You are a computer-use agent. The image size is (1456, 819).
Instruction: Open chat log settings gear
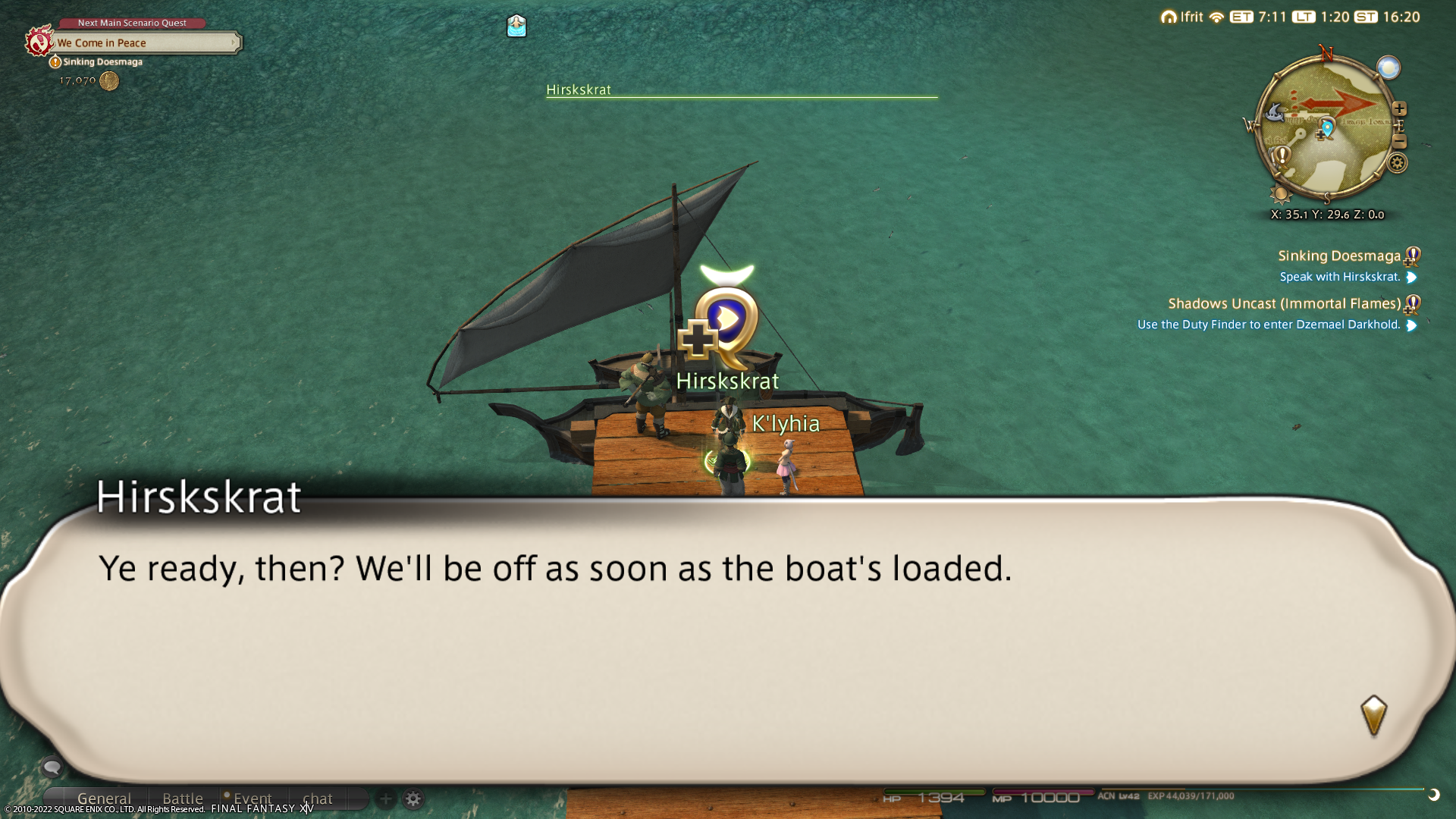coord(413,799)
